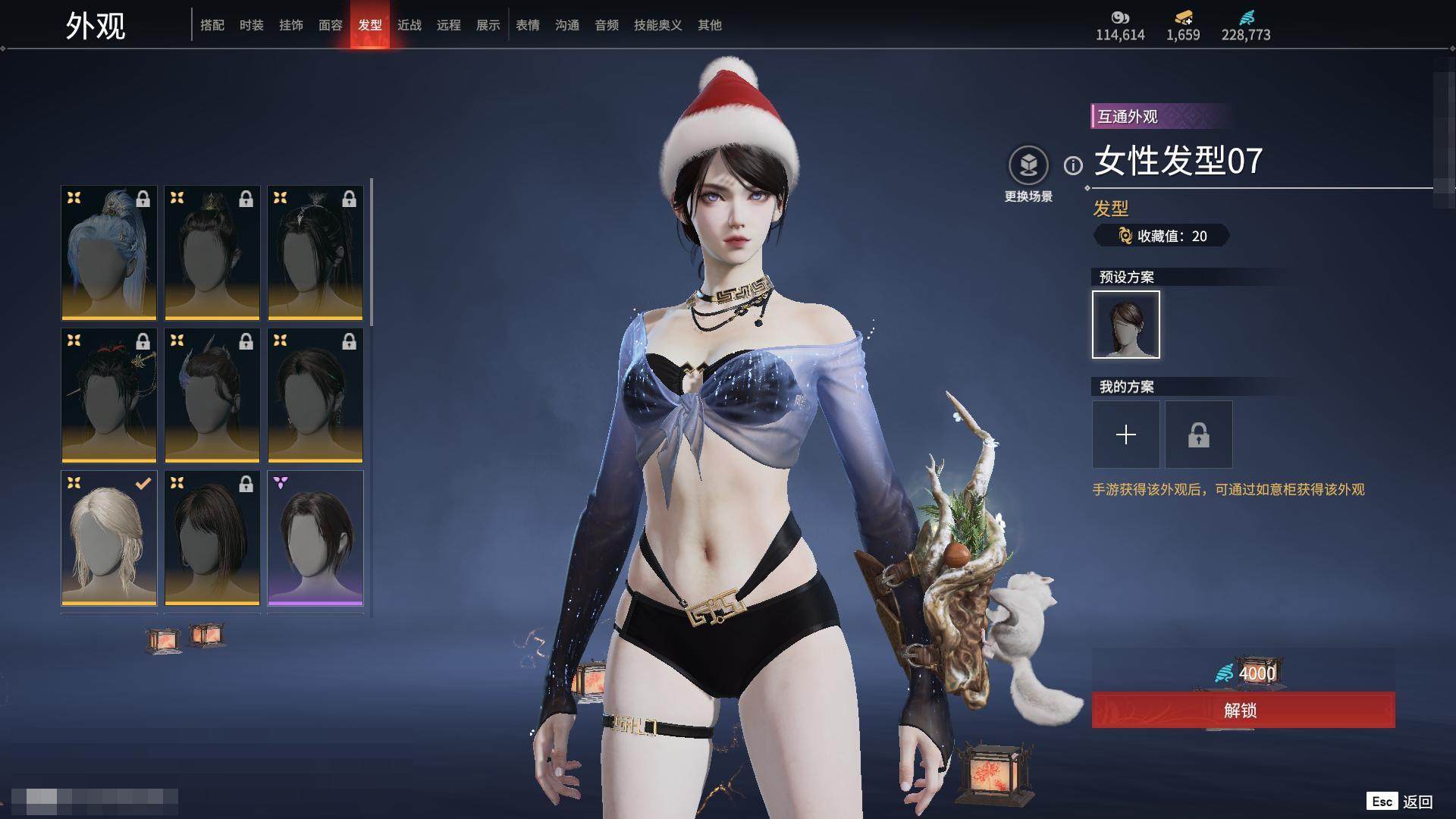Click the red 解锁 unlock button
The height and width of the screenshot is (819, 1456).
(x=1243, y=710)
